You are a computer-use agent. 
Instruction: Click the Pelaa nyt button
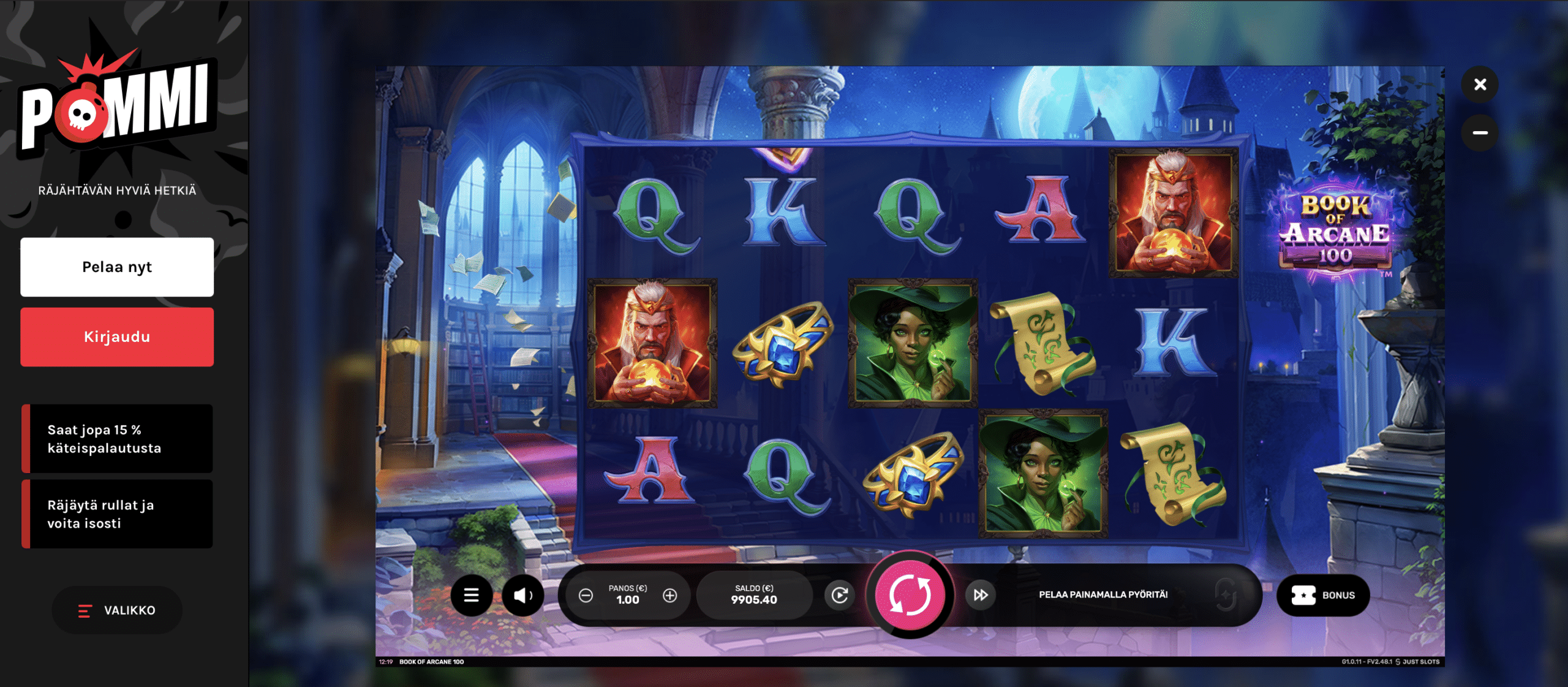[117, 267]
